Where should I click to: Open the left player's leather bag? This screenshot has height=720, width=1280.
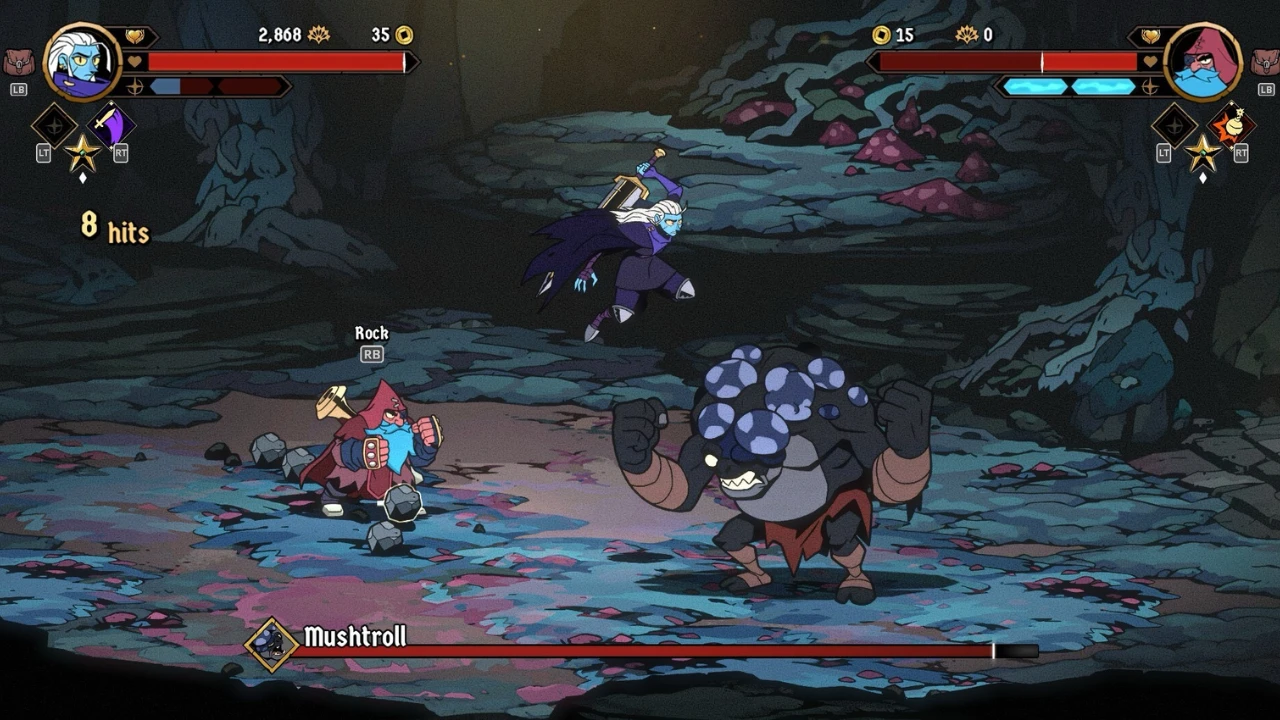[18, 63]
